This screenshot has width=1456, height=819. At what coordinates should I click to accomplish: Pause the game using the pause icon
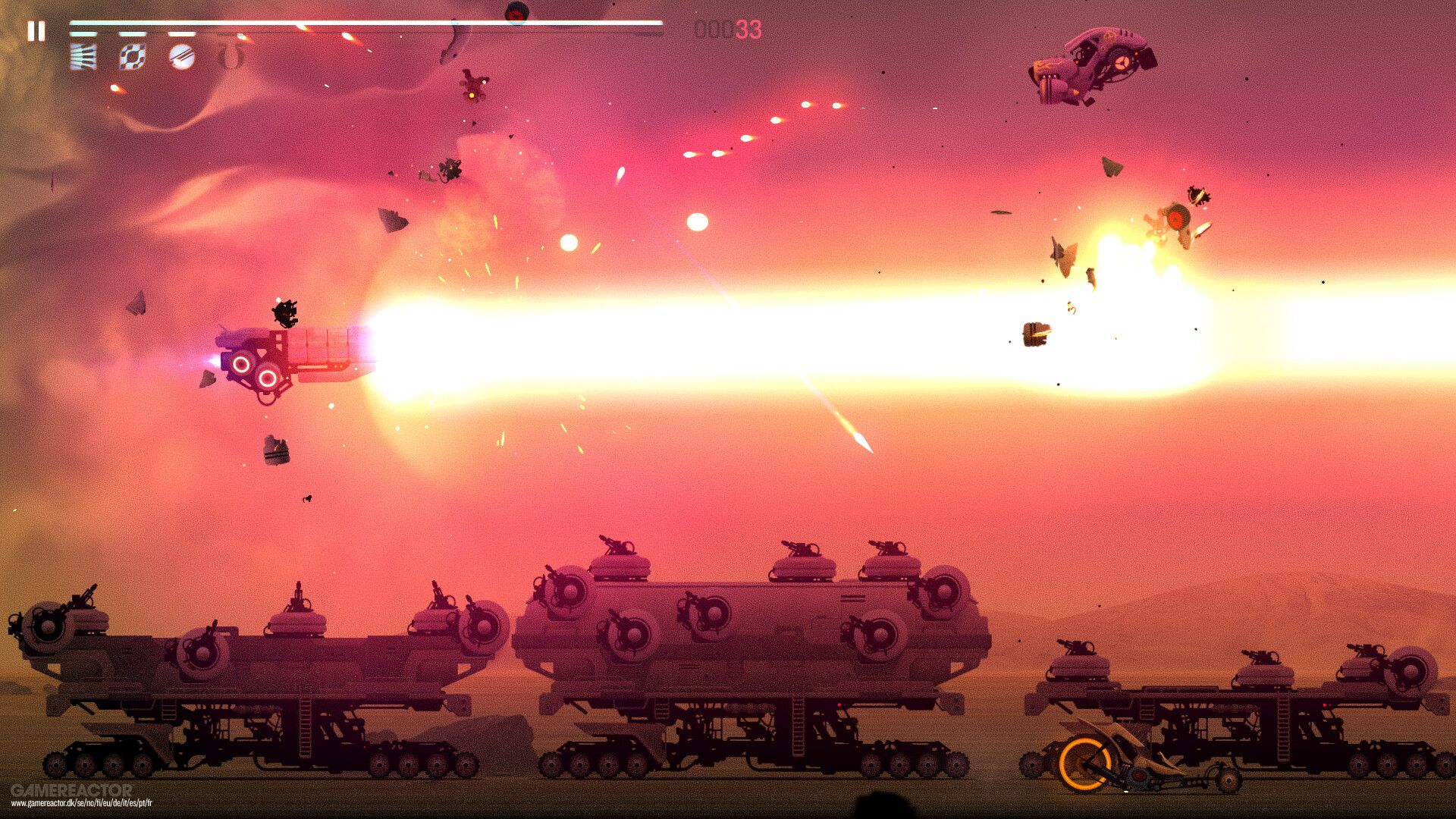[36, 30]
